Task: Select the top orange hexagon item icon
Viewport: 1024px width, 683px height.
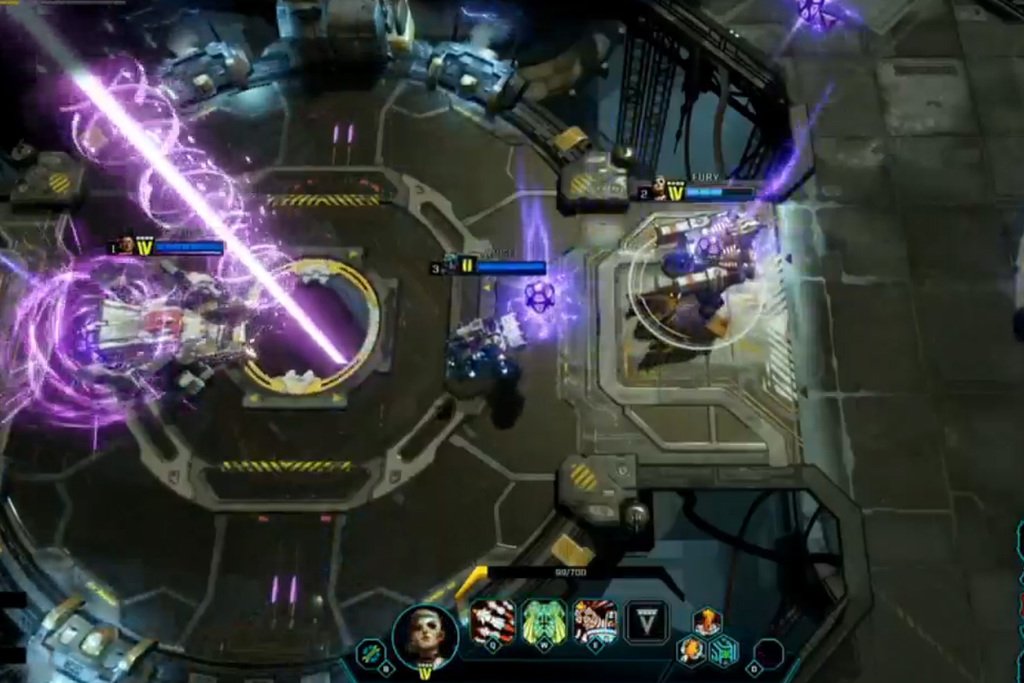Action: 707,622
